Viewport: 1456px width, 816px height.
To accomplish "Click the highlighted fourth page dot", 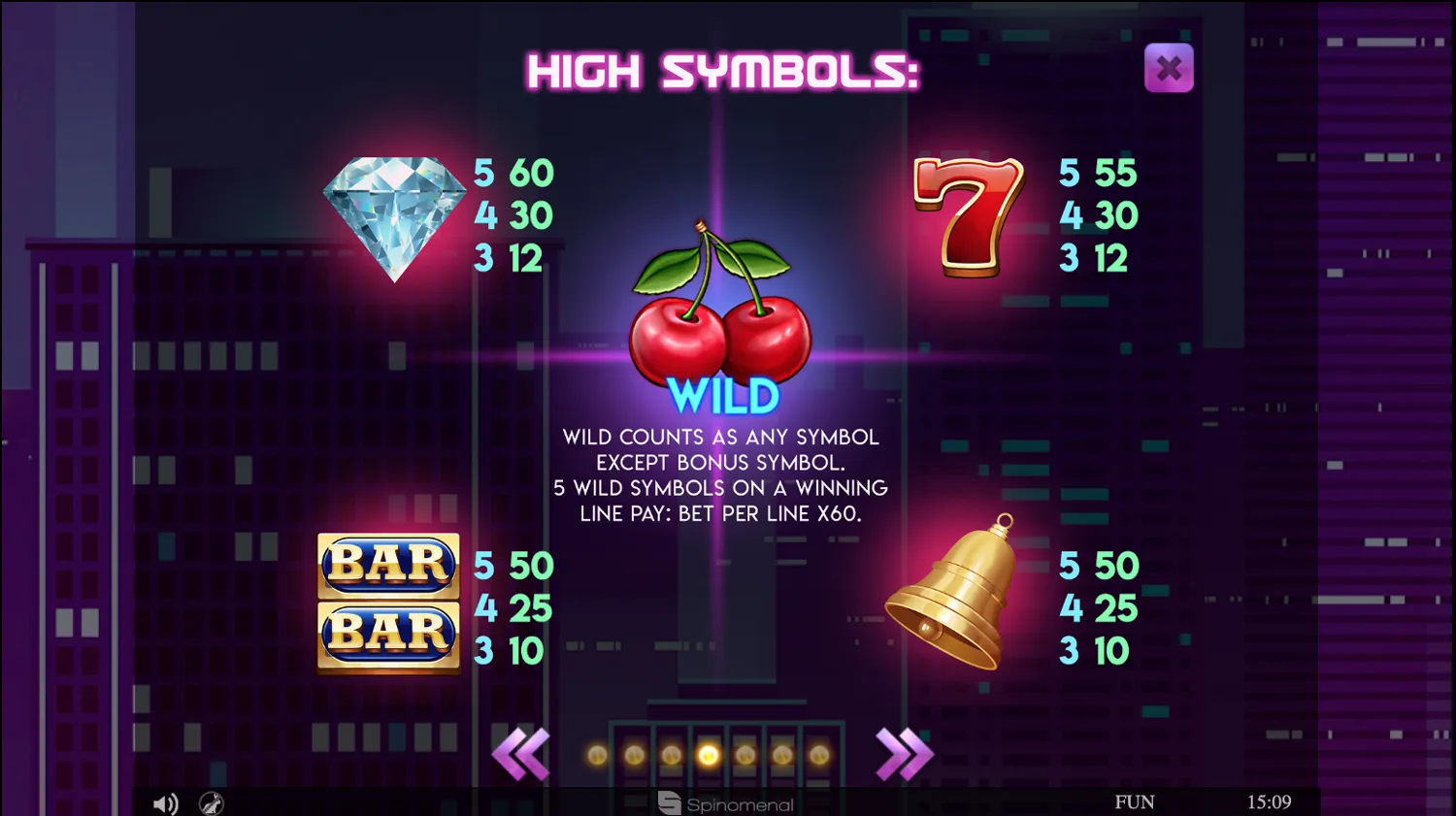I will point(708,753).
